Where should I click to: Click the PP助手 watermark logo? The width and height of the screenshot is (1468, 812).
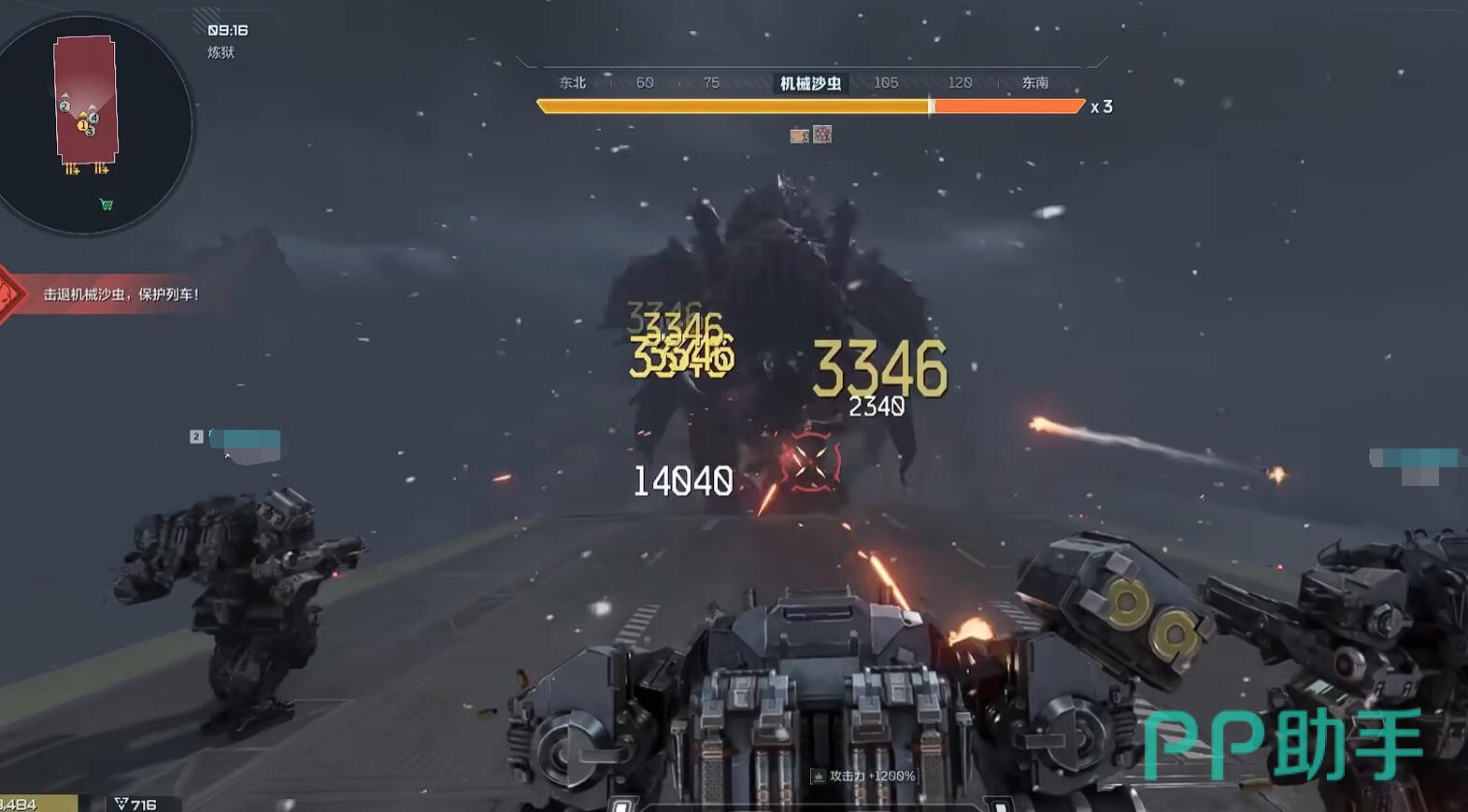pos(1282,745)
